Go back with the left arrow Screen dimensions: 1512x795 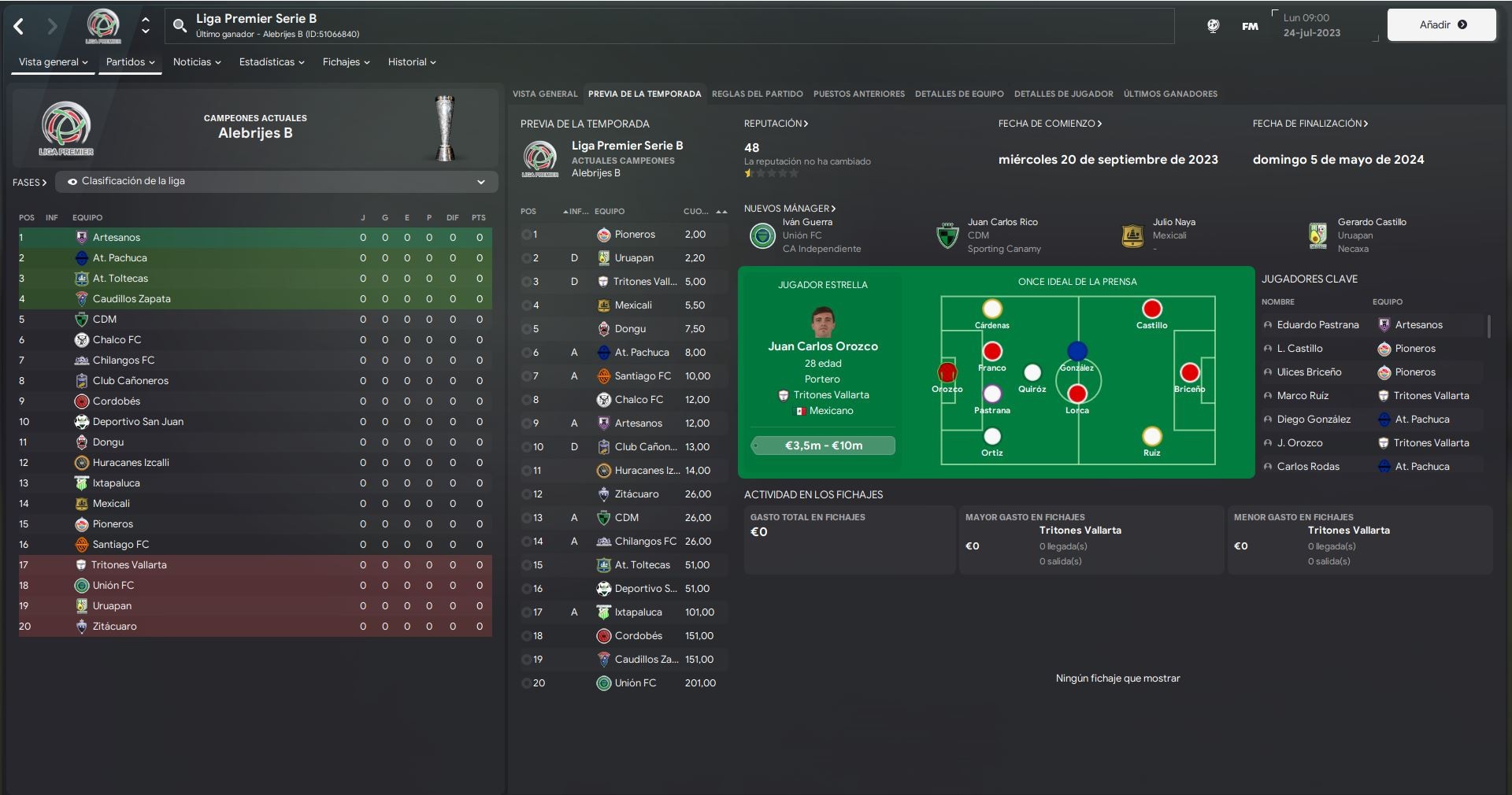[x=19, y=27]
